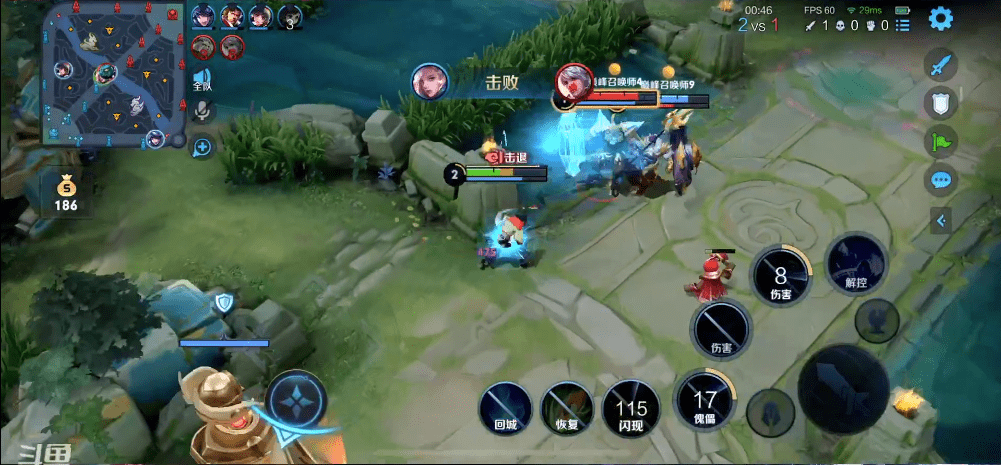Tap the round plus button beside the minimap
The height and width of the screenshot is (465, 1001).
click(x=202, y=148)
